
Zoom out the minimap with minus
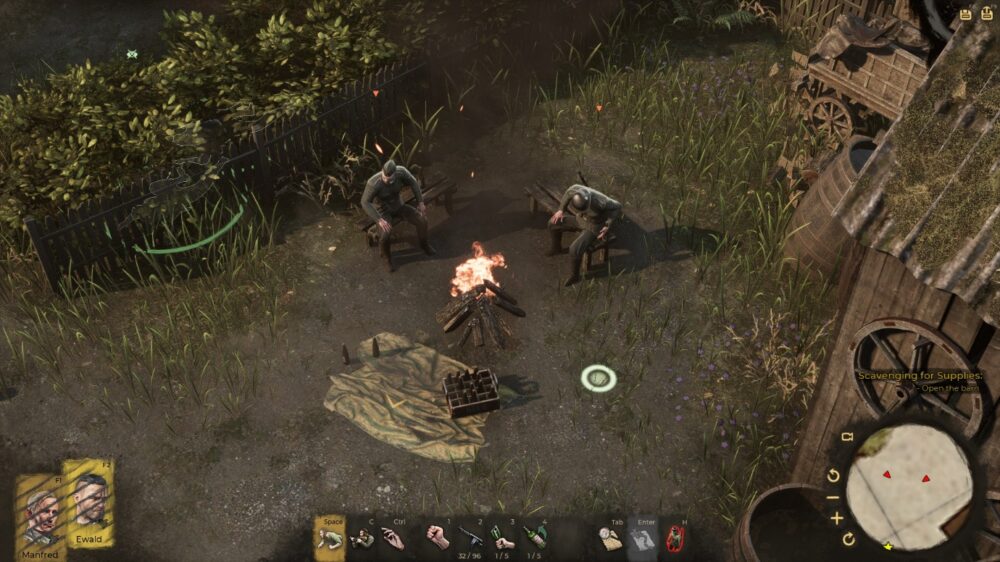point(835,497)
